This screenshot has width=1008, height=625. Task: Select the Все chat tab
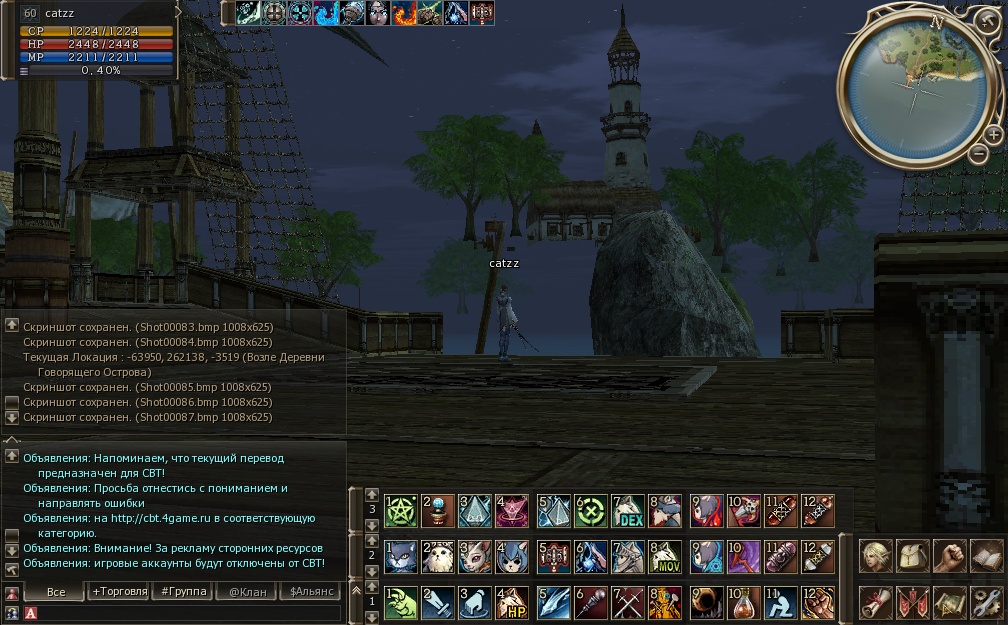pos(55,592)
